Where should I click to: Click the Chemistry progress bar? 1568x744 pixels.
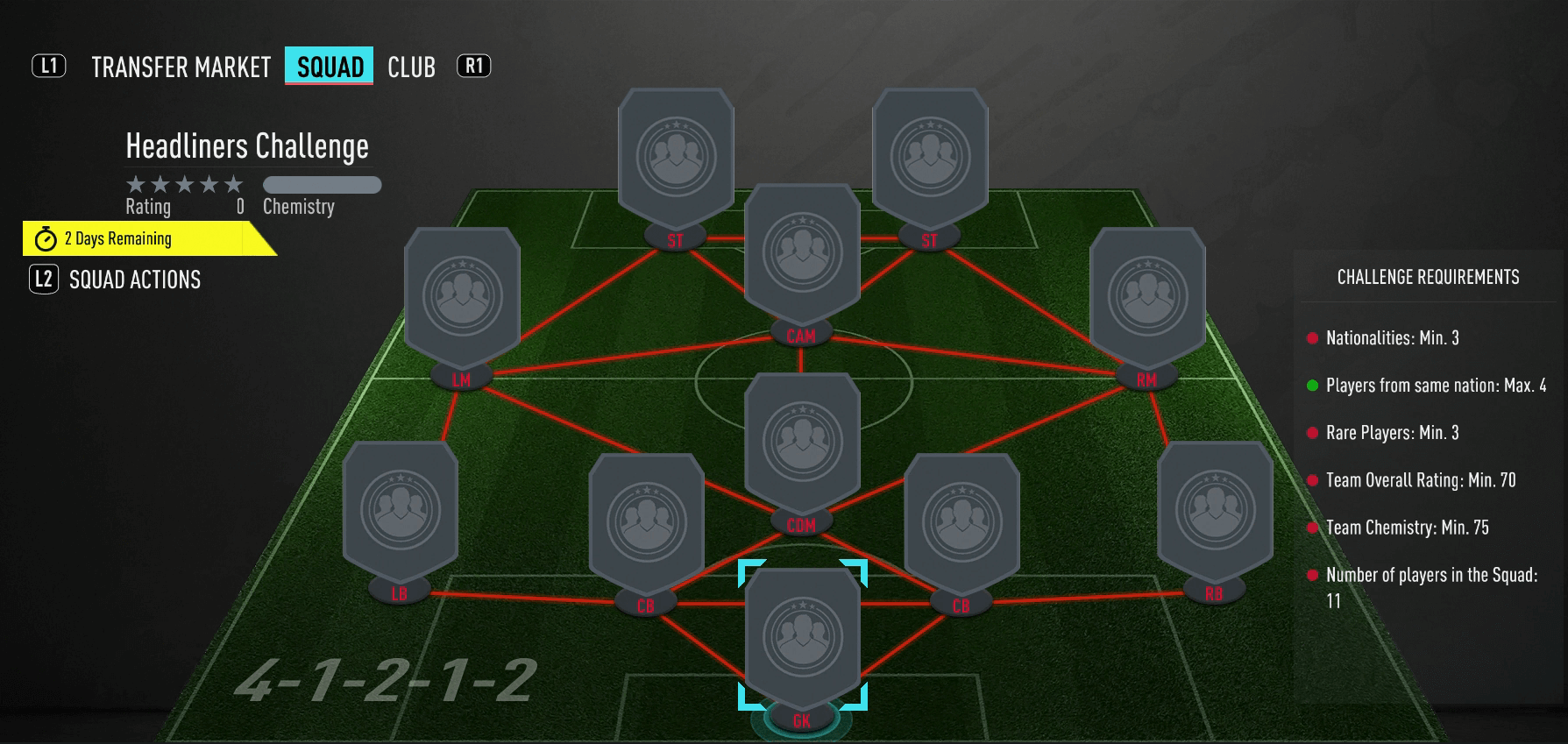322,185
